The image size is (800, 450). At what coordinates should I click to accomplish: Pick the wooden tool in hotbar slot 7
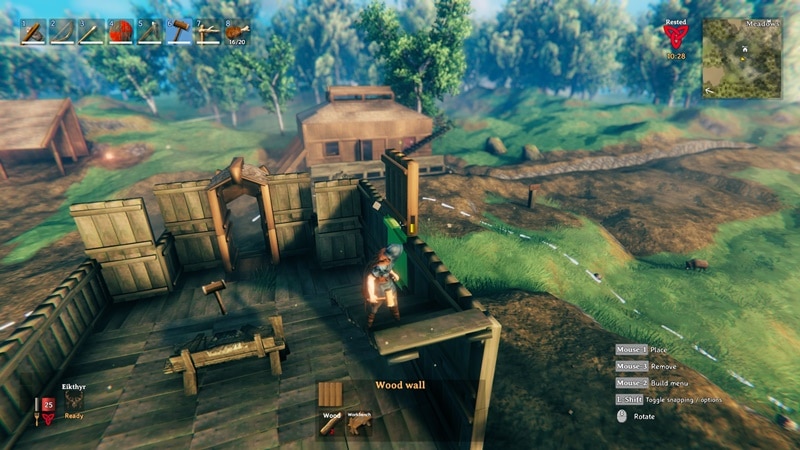[208, 32]
